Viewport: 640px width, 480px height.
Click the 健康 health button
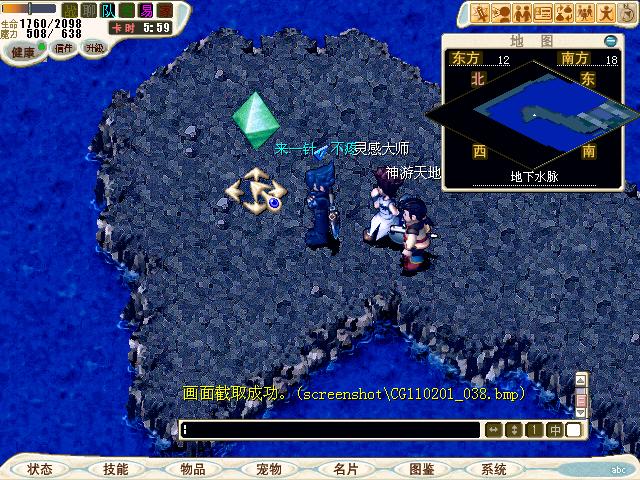click(23, 50)
